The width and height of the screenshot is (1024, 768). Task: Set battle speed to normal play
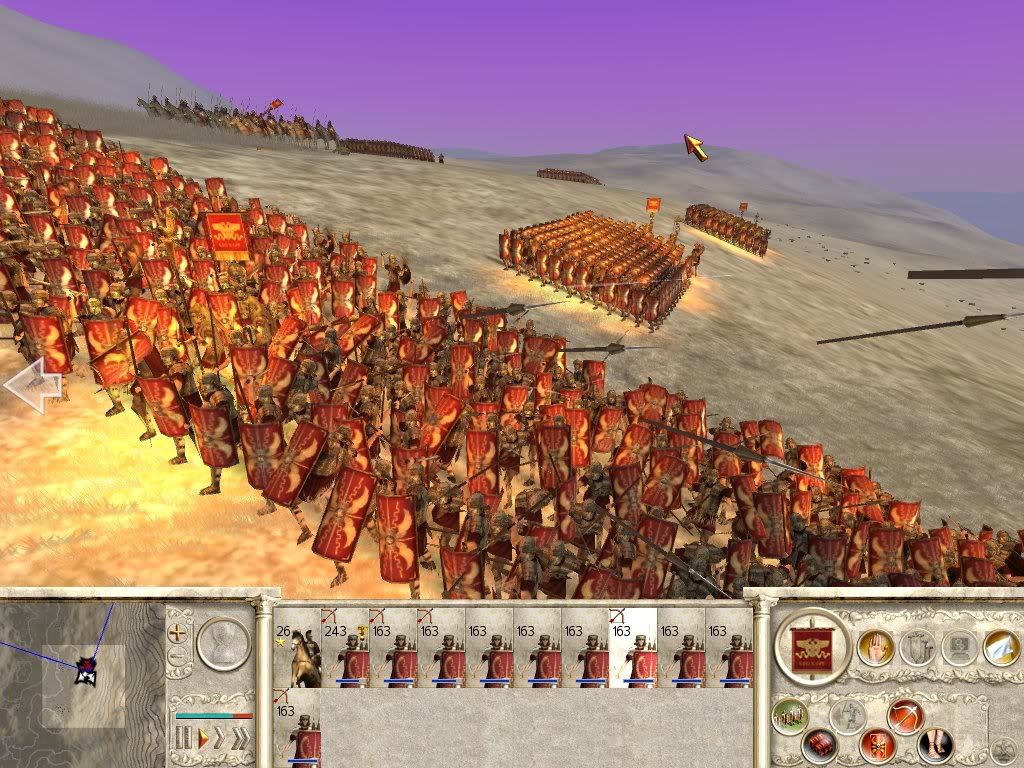203,739
